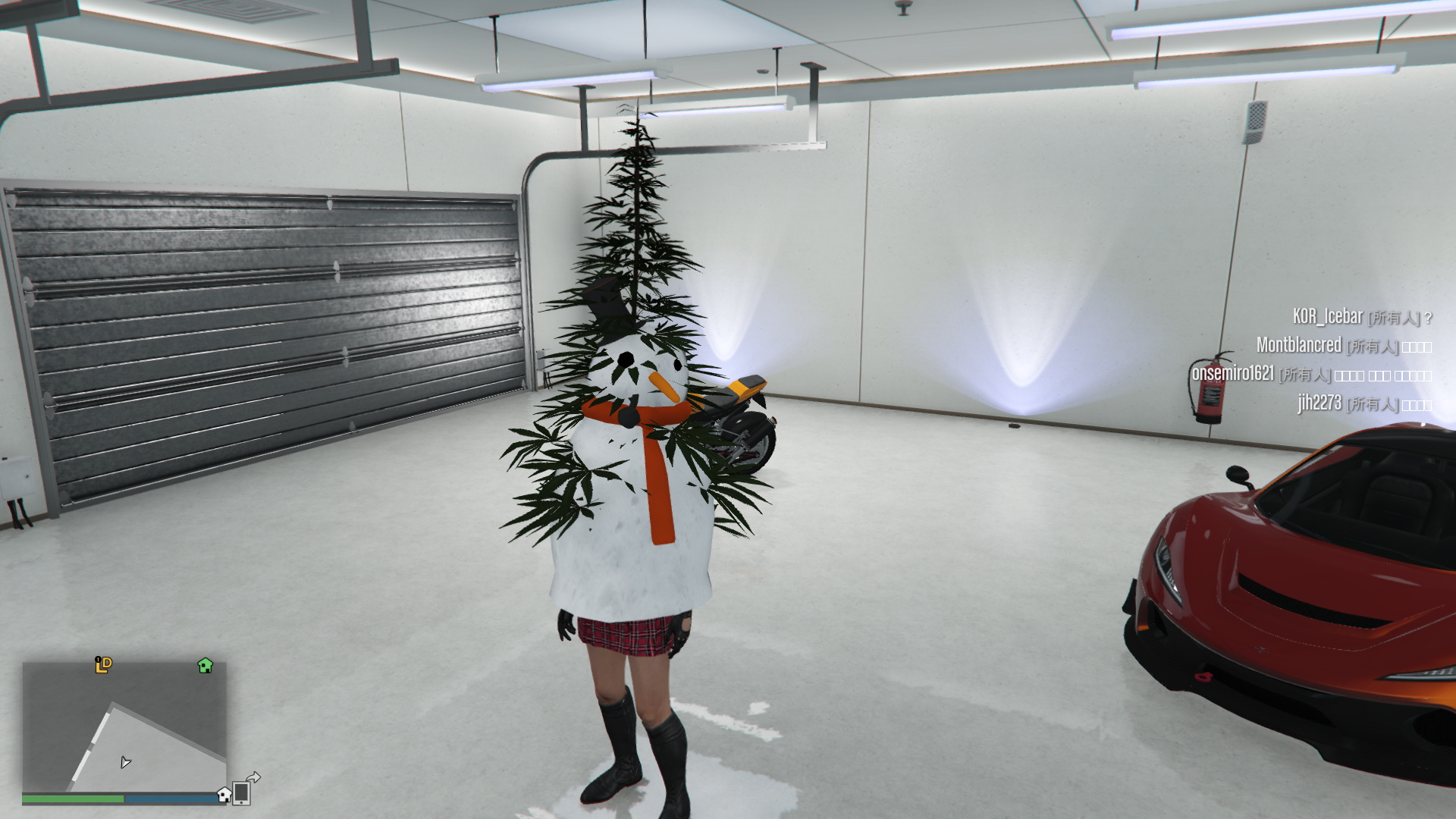Image resolution: width=1456 pixels, height=819 pixels.
Task: Select KOR_Icebar's chat message
Action: pyautogui.click(x=1361, y=317)
